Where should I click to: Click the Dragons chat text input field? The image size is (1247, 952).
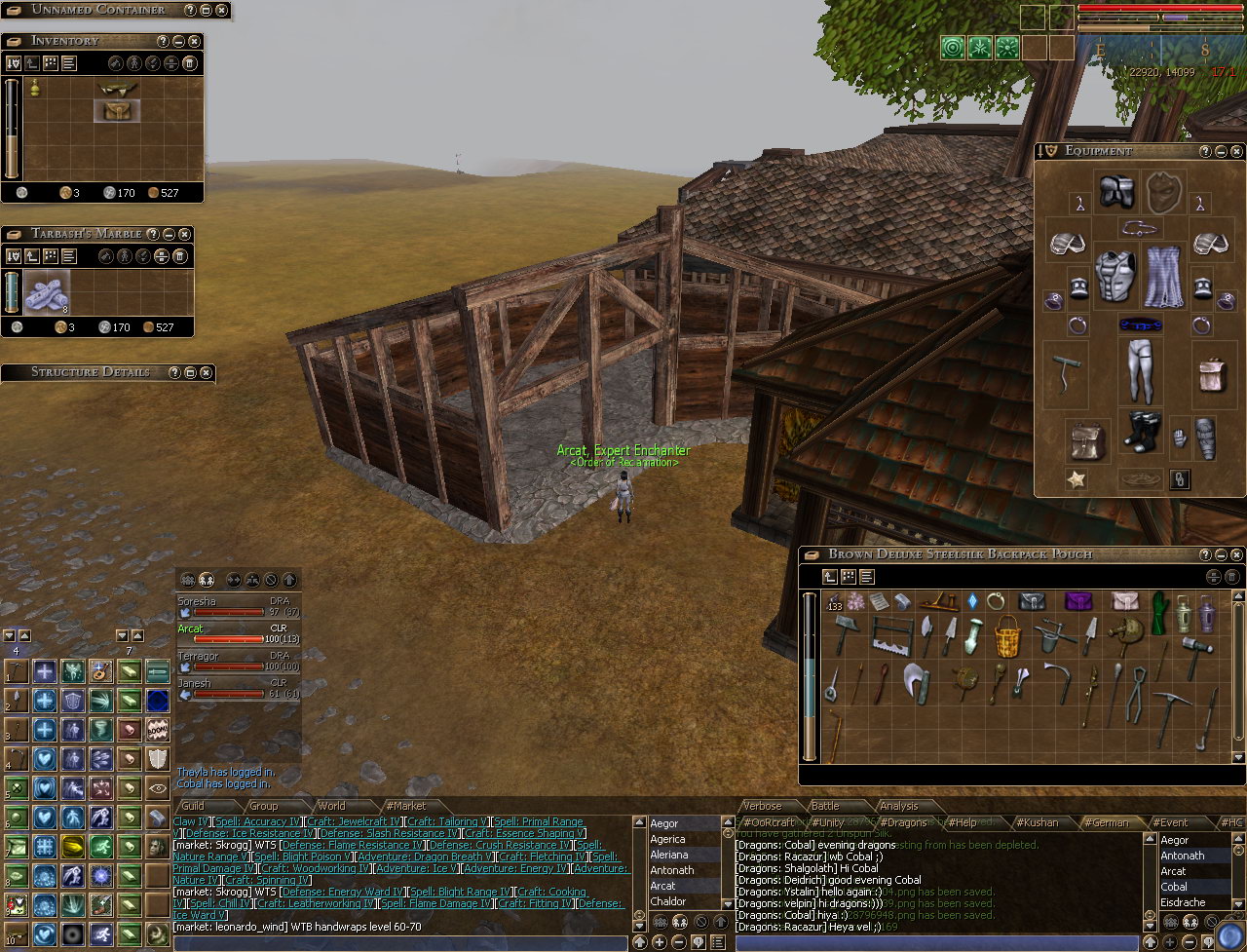pyautogui.click(x=935, y=942)
